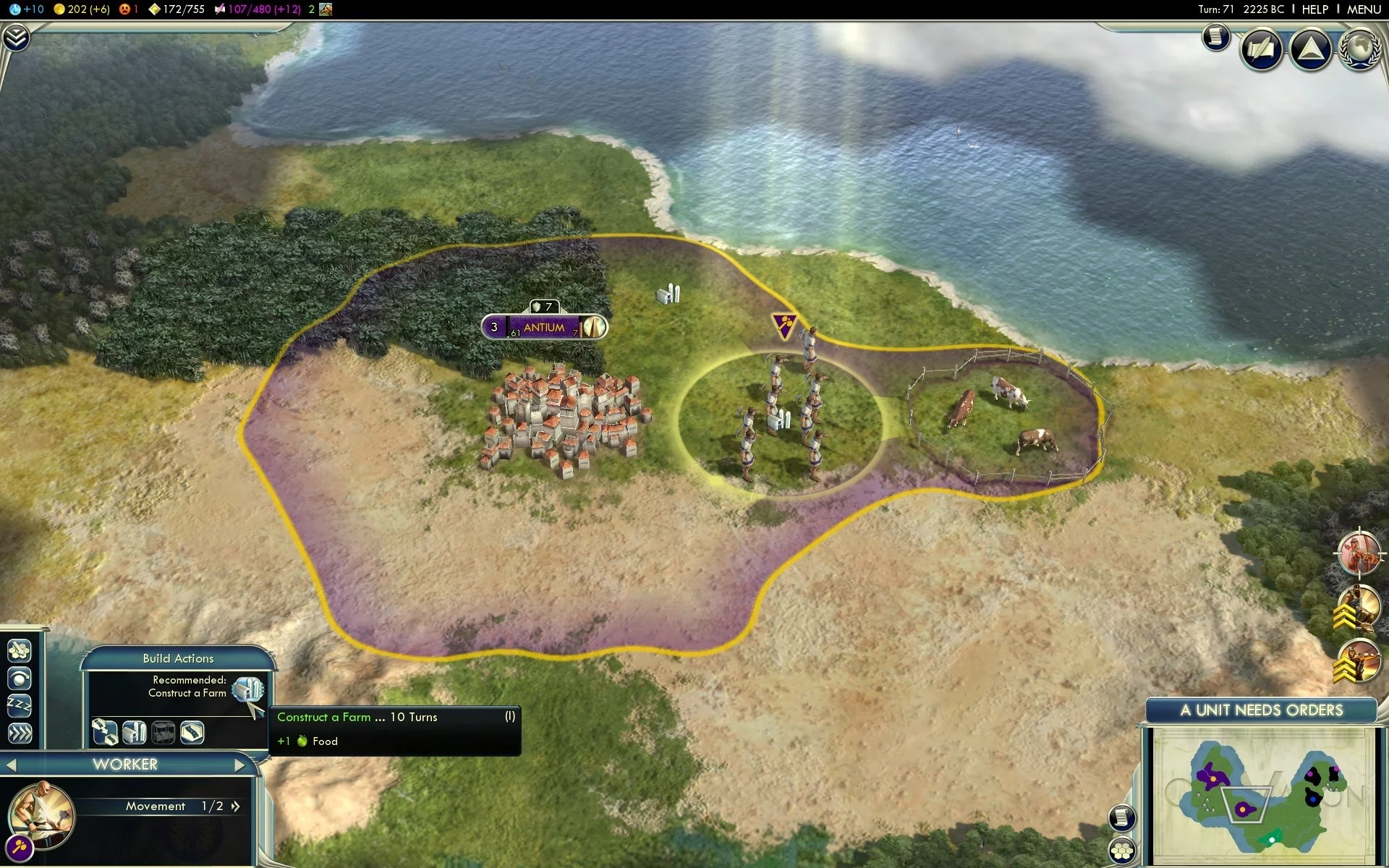Open the small scroll icon beside the advisors button
The image size is (1389, 868).
coord(1216,36)
